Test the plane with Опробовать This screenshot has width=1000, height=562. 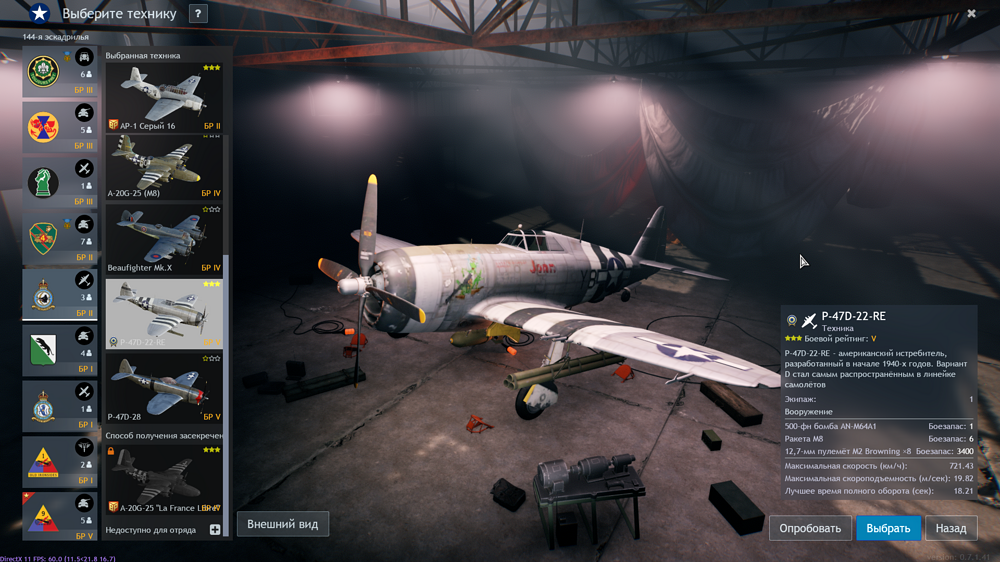tap(810, 528)
